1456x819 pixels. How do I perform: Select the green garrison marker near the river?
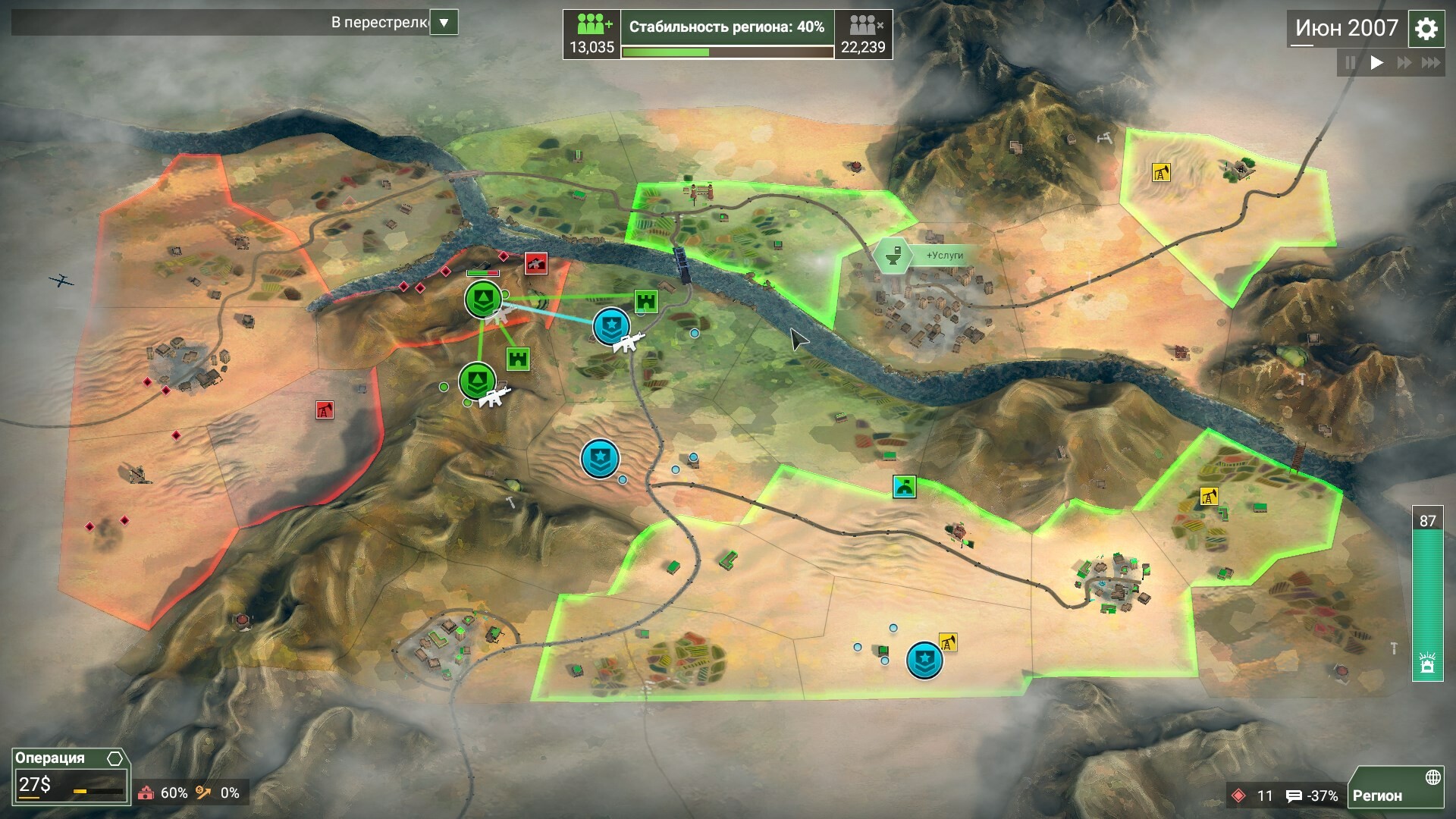point(484,300)
